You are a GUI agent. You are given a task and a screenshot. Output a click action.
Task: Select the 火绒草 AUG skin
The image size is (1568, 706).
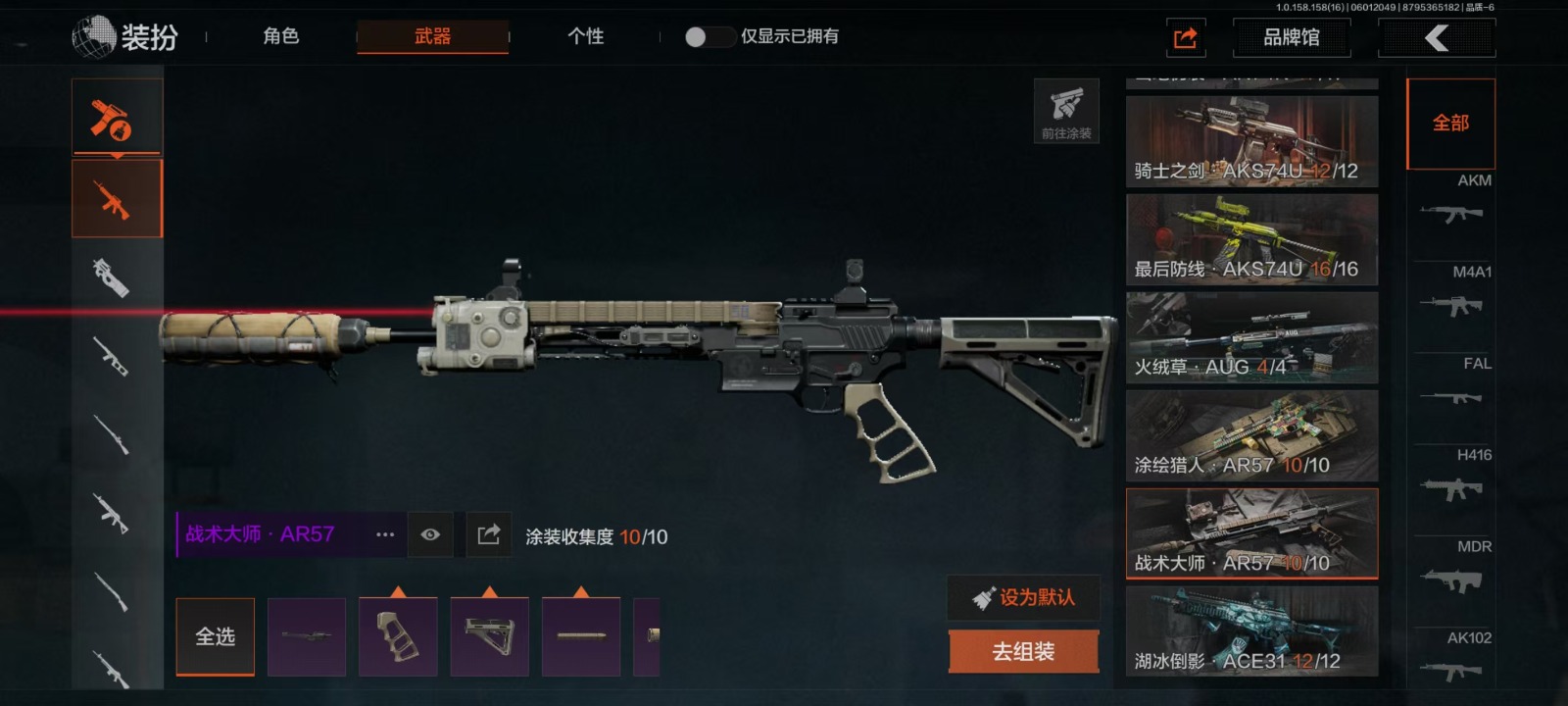point(1251,337)
